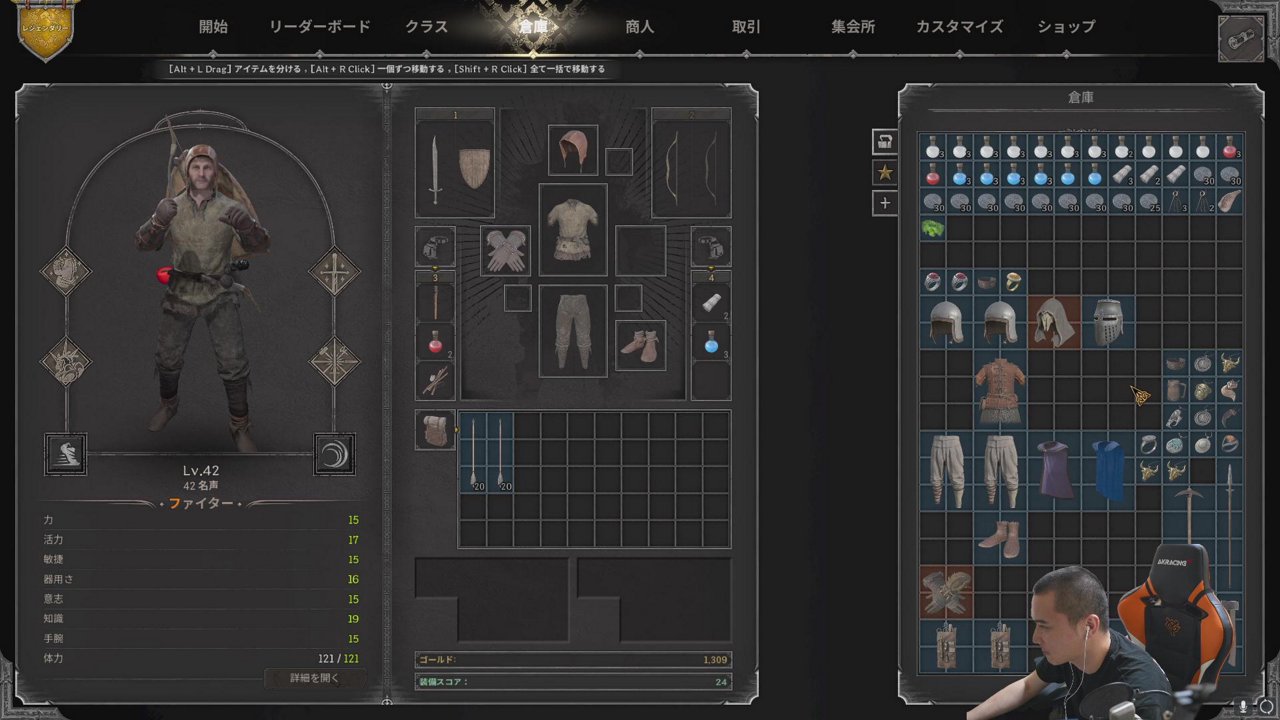Select the green herb in the stash
Screen dimensions: 1280x720
pos(933,229)
